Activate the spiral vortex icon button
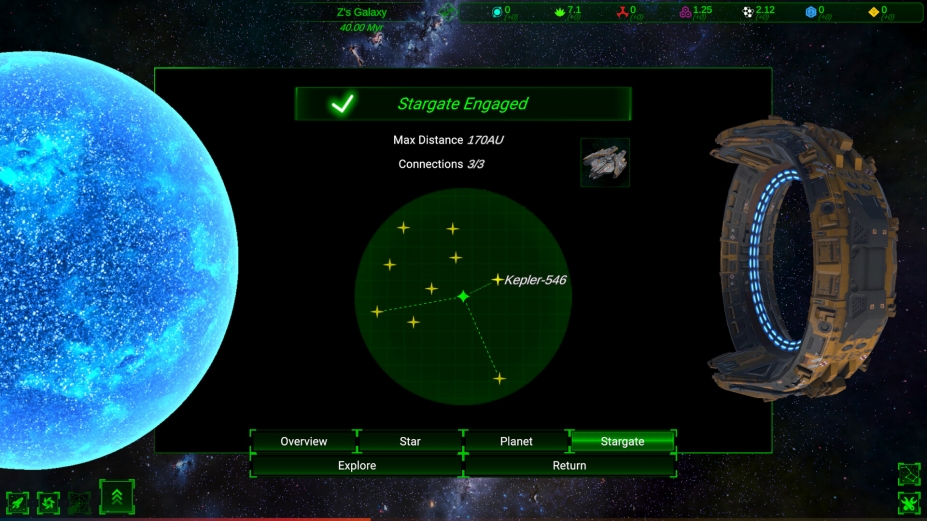 pyautogui.click(x=48, y=502)
